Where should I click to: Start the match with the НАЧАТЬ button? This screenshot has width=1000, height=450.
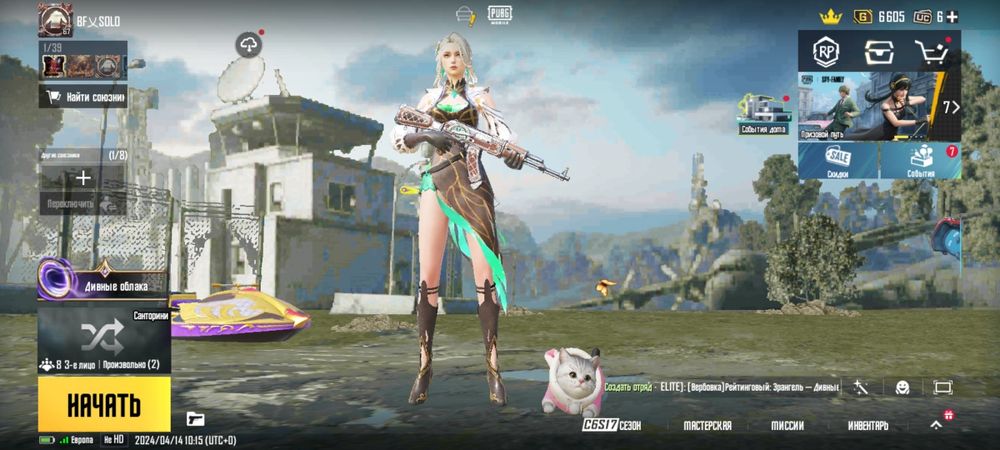pos(104,403)
